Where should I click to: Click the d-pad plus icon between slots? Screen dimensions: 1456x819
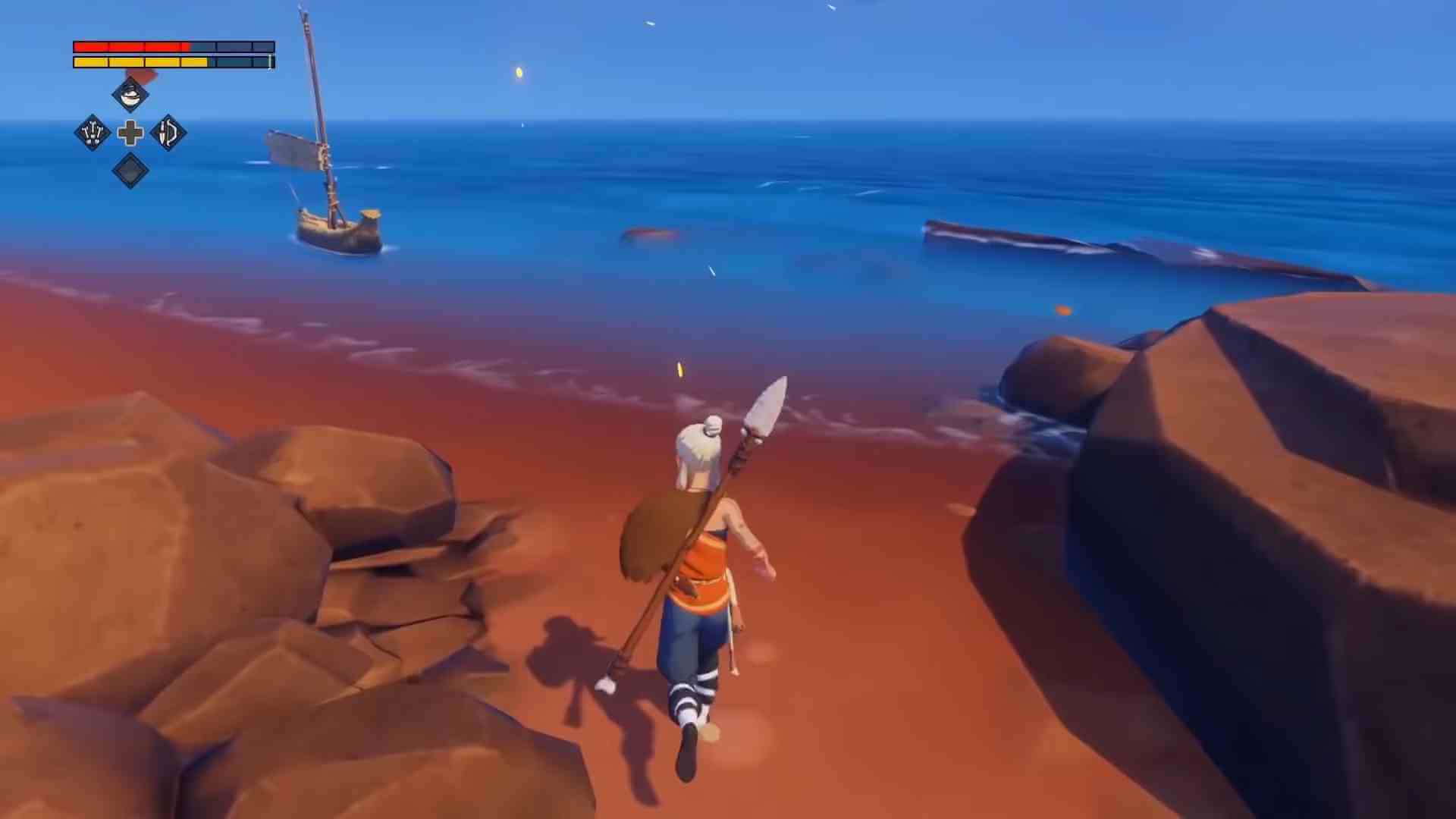130,133
